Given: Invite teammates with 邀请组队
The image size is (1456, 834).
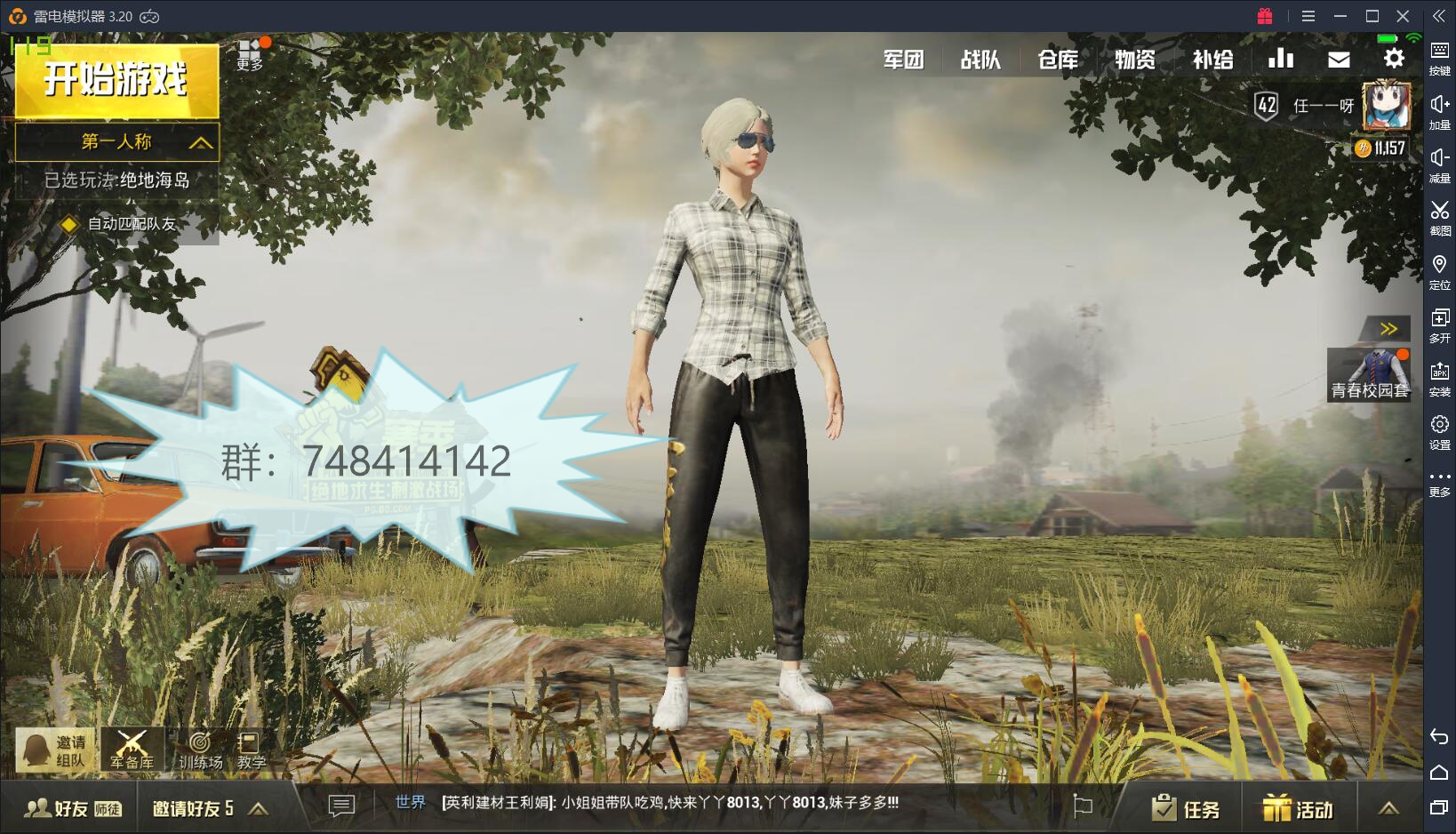Looking at the screenshot, I should click(x=55, y=750).
